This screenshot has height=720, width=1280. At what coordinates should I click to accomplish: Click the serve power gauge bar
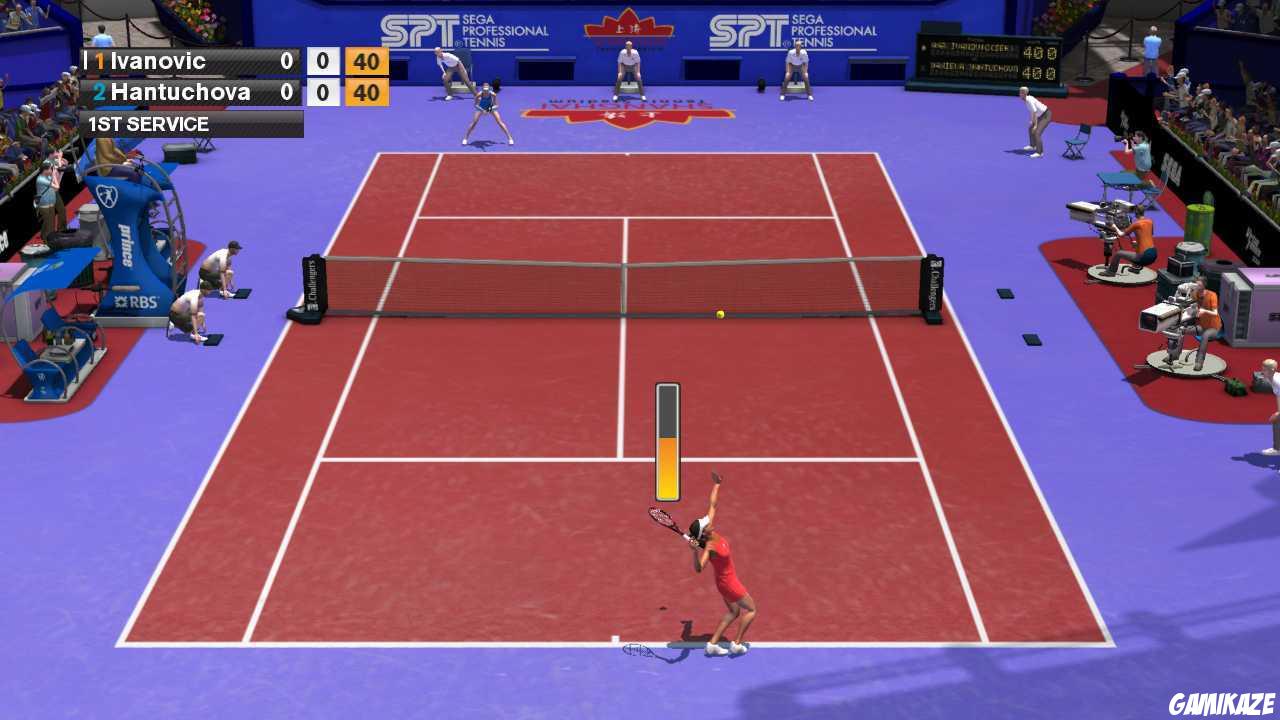[x=666, y=440]
